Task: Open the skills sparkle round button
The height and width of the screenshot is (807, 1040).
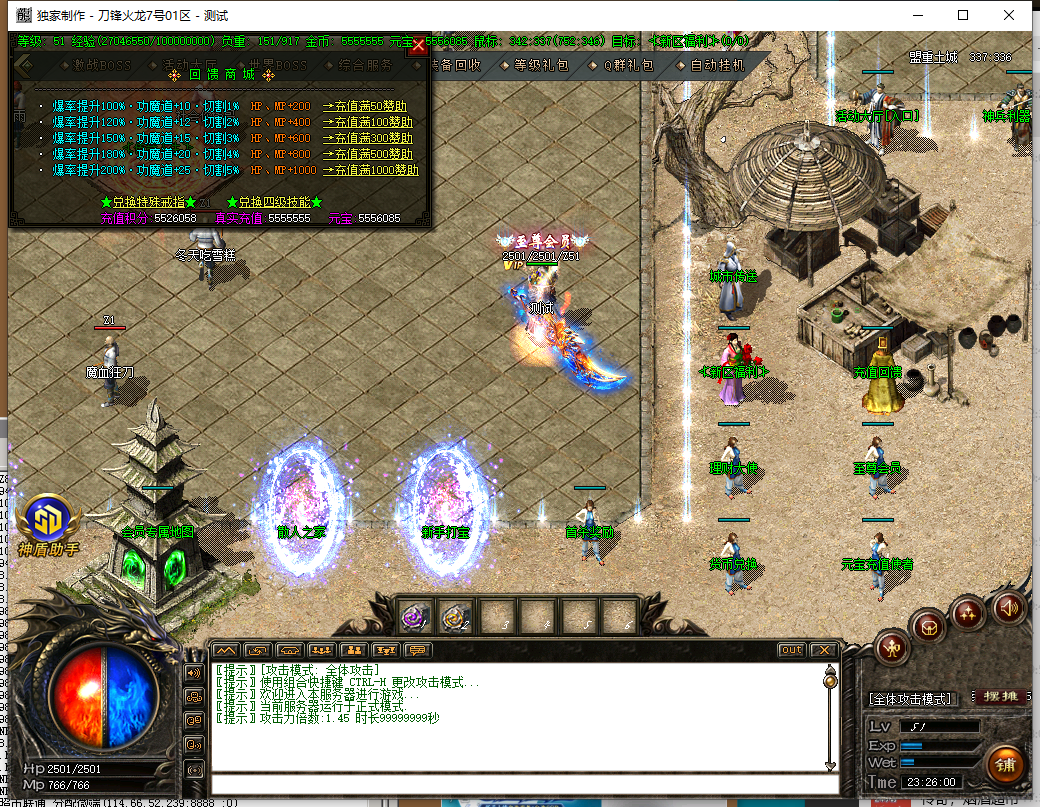Action: pyautogui.click(x=968, y=610)
